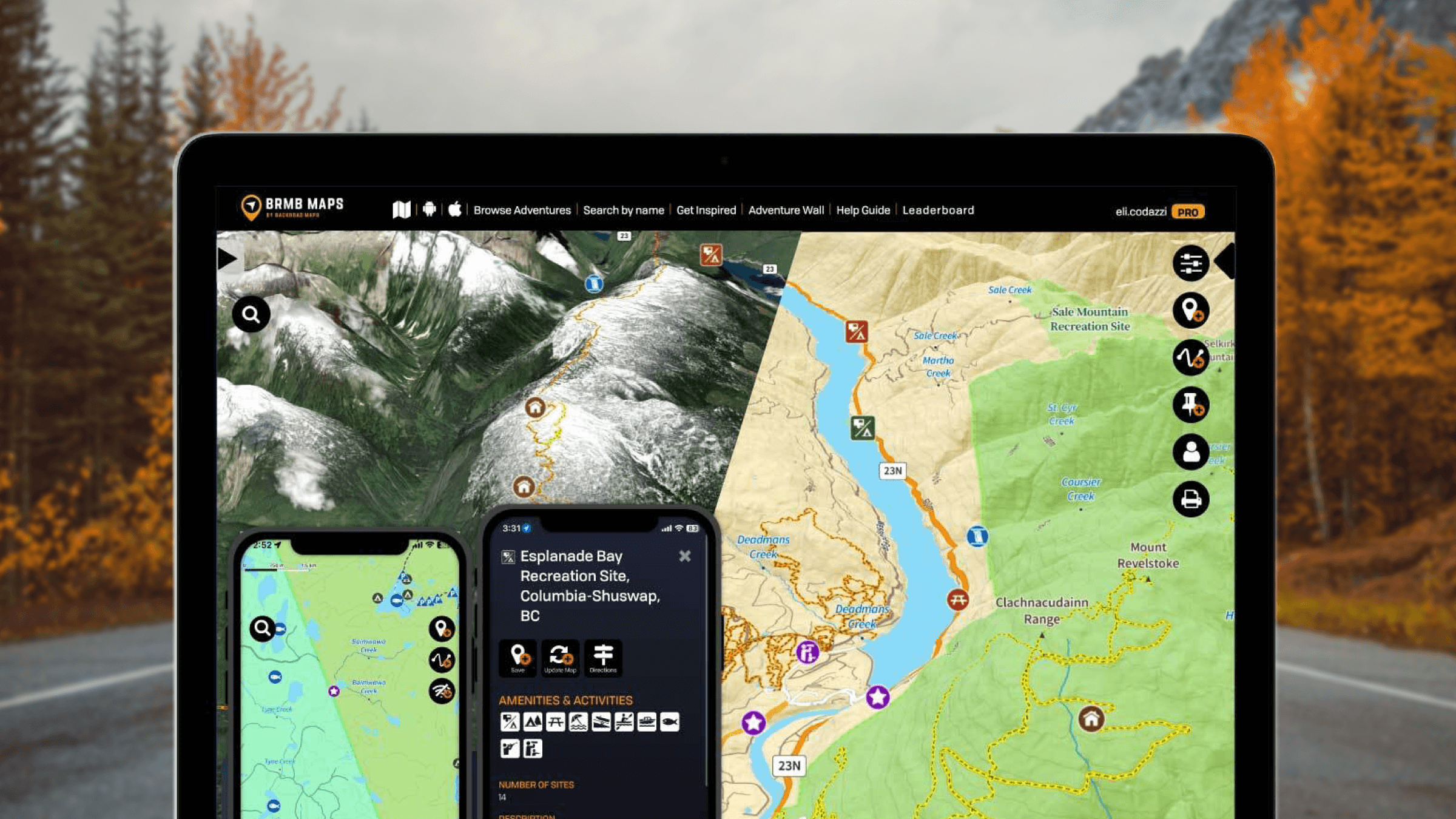The image size is (1456, 819).
Task: Click the add pushpin button
Action: [x=1190, y=405]
